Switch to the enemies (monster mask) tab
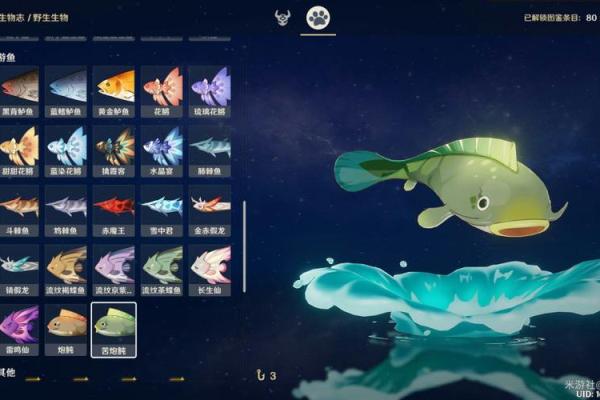Image resolution: width=600 pixels, height=400 pixels. [282, 17]
